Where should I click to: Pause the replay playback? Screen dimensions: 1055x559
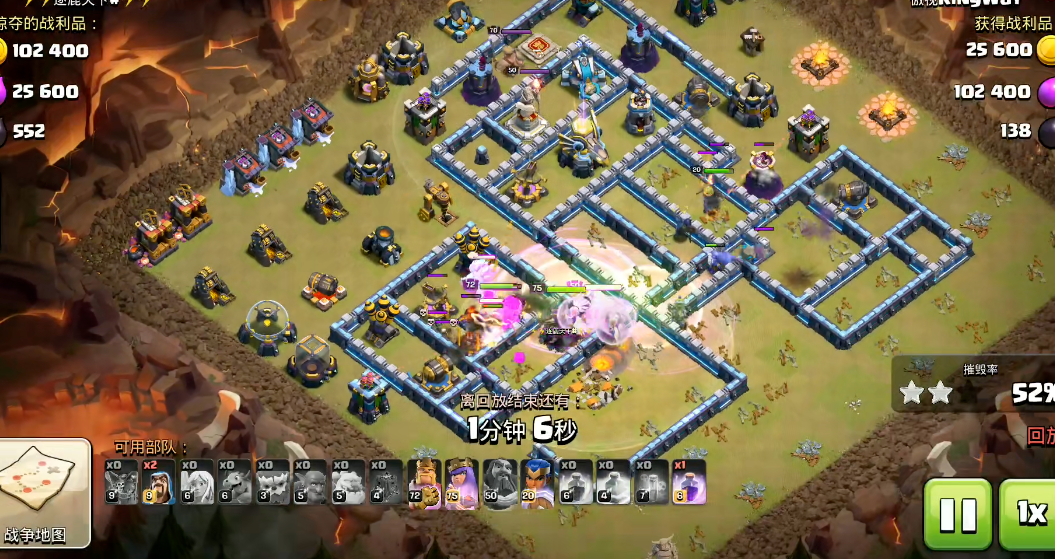click(x=956, y=514)
